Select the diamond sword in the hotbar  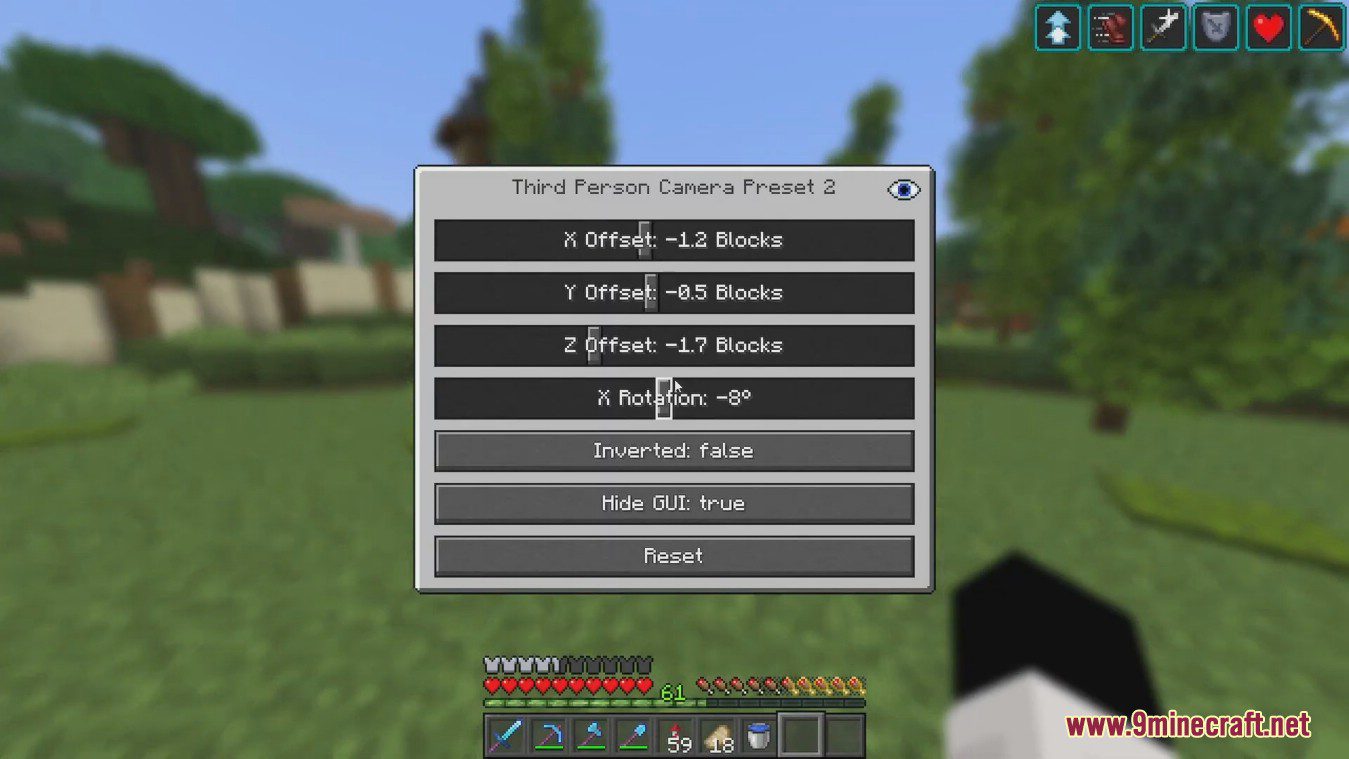point(506,736)
